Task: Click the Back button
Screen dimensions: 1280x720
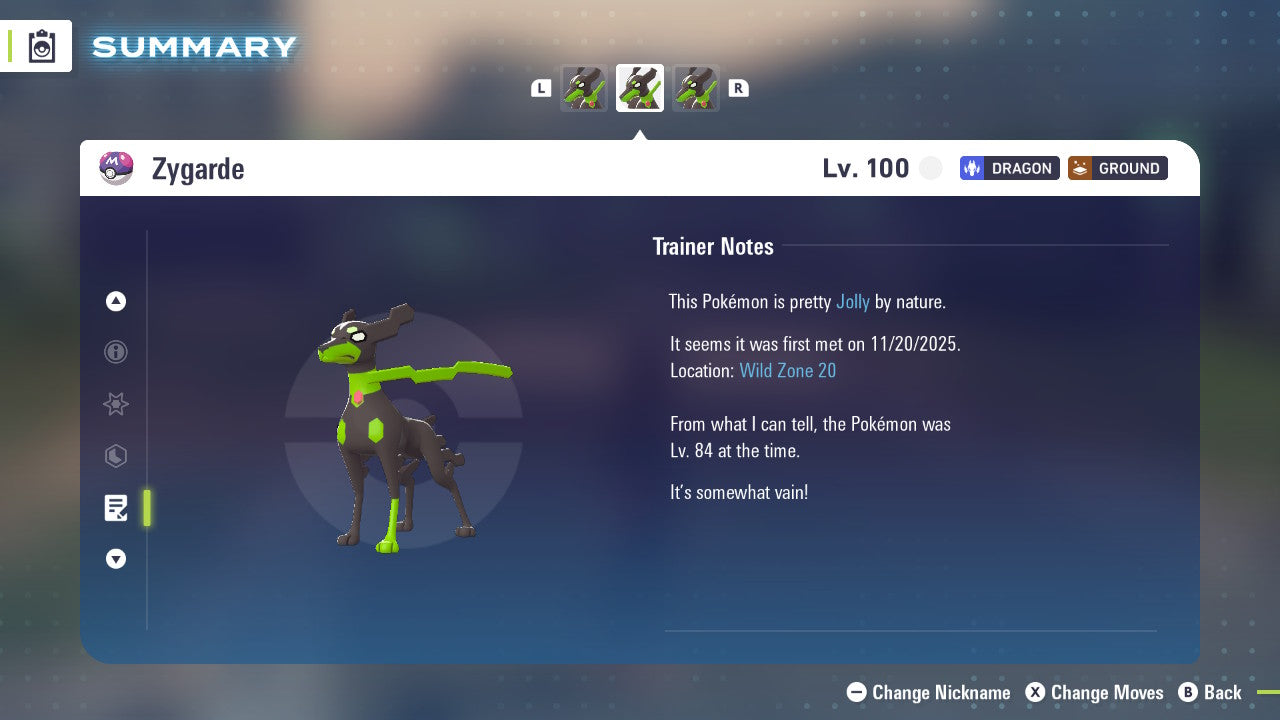Action: click(1210, 692)
